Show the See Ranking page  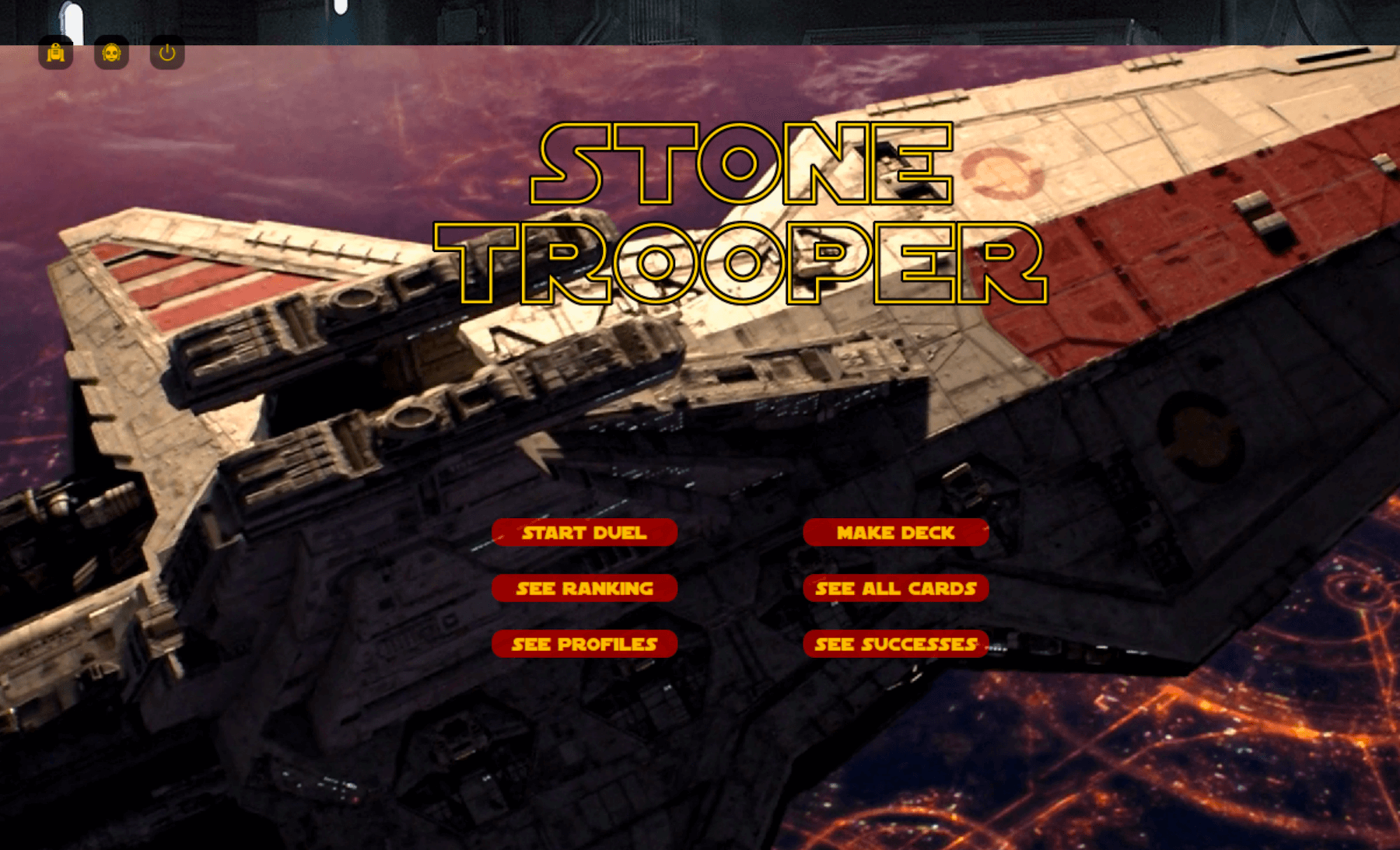pyautogui.click(x=584, y=589)
